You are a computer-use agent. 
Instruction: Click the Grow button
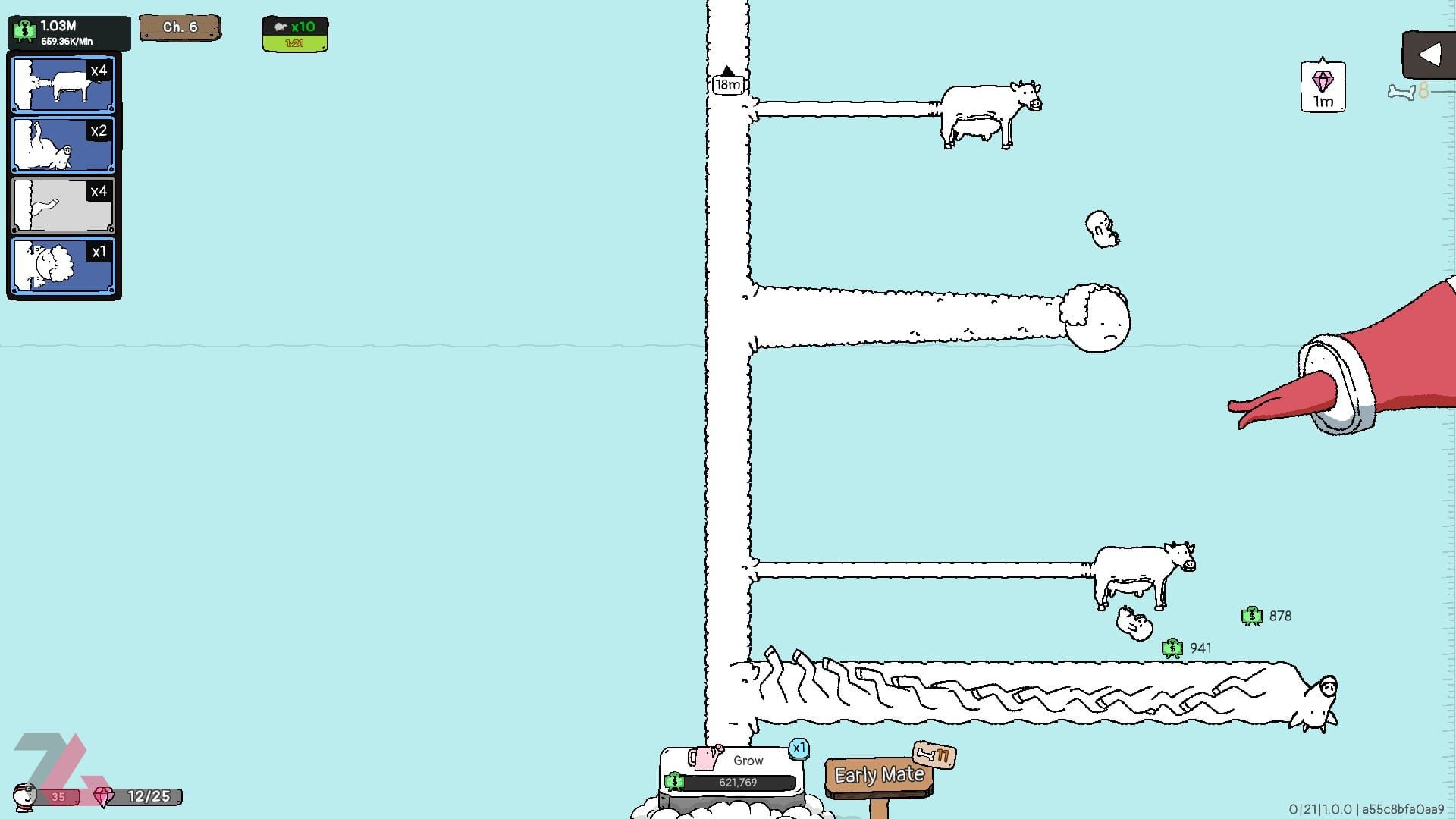click(x=732, y=771)
